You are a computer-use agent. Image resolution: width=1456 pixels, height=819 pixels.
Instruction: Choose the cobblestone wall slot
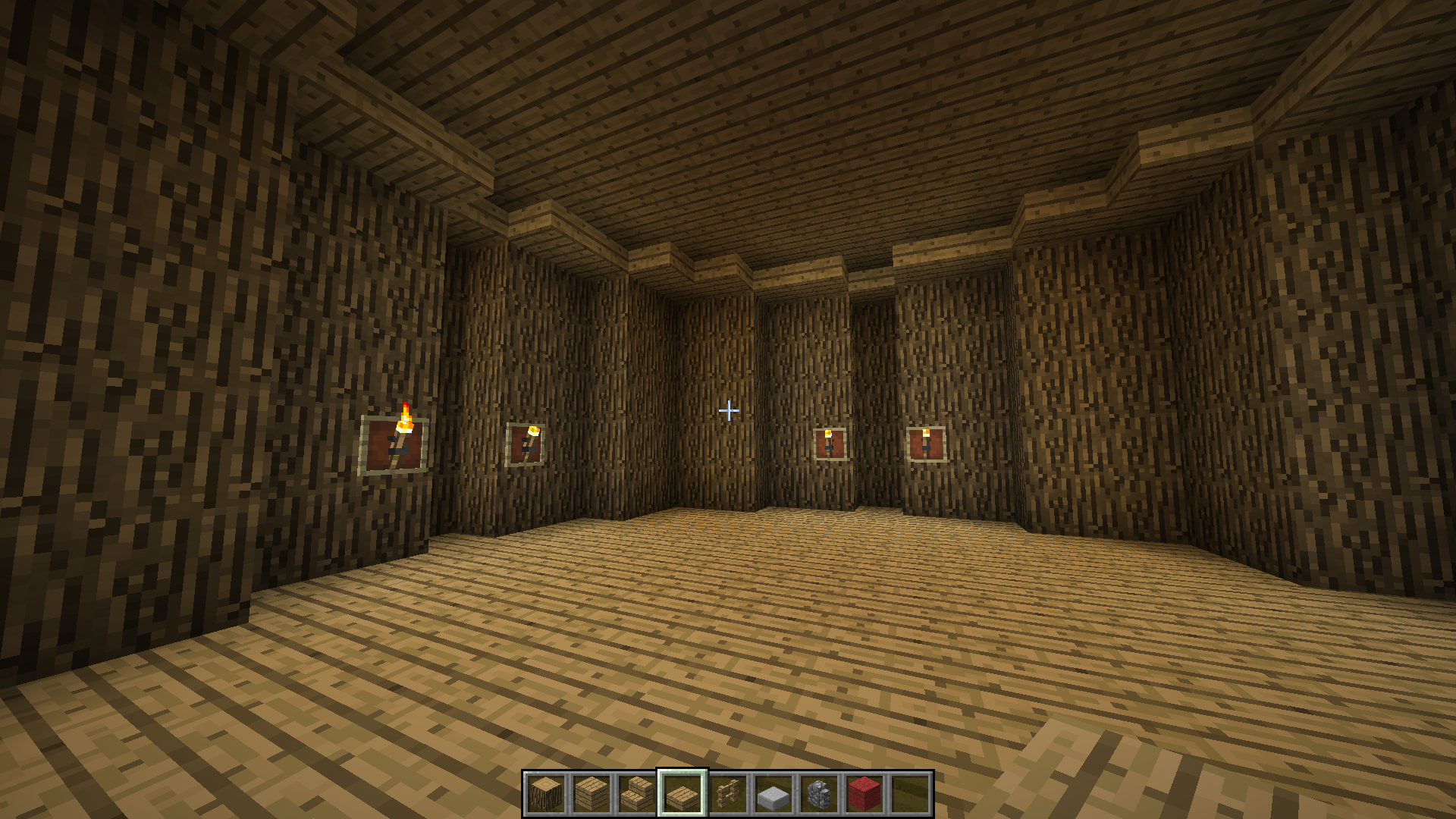[819, 794]
